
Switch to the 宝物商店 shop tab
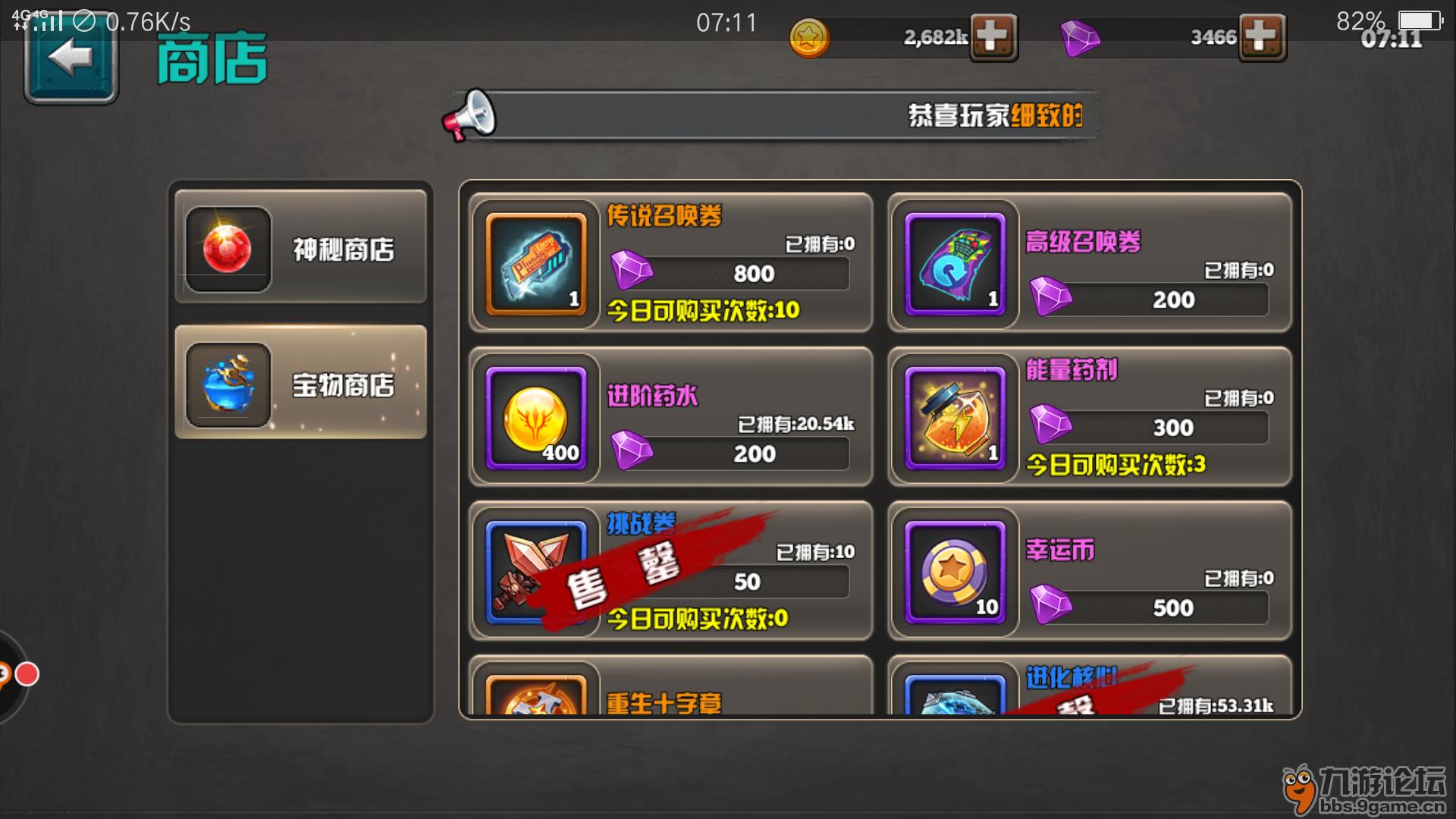(300, 385)
